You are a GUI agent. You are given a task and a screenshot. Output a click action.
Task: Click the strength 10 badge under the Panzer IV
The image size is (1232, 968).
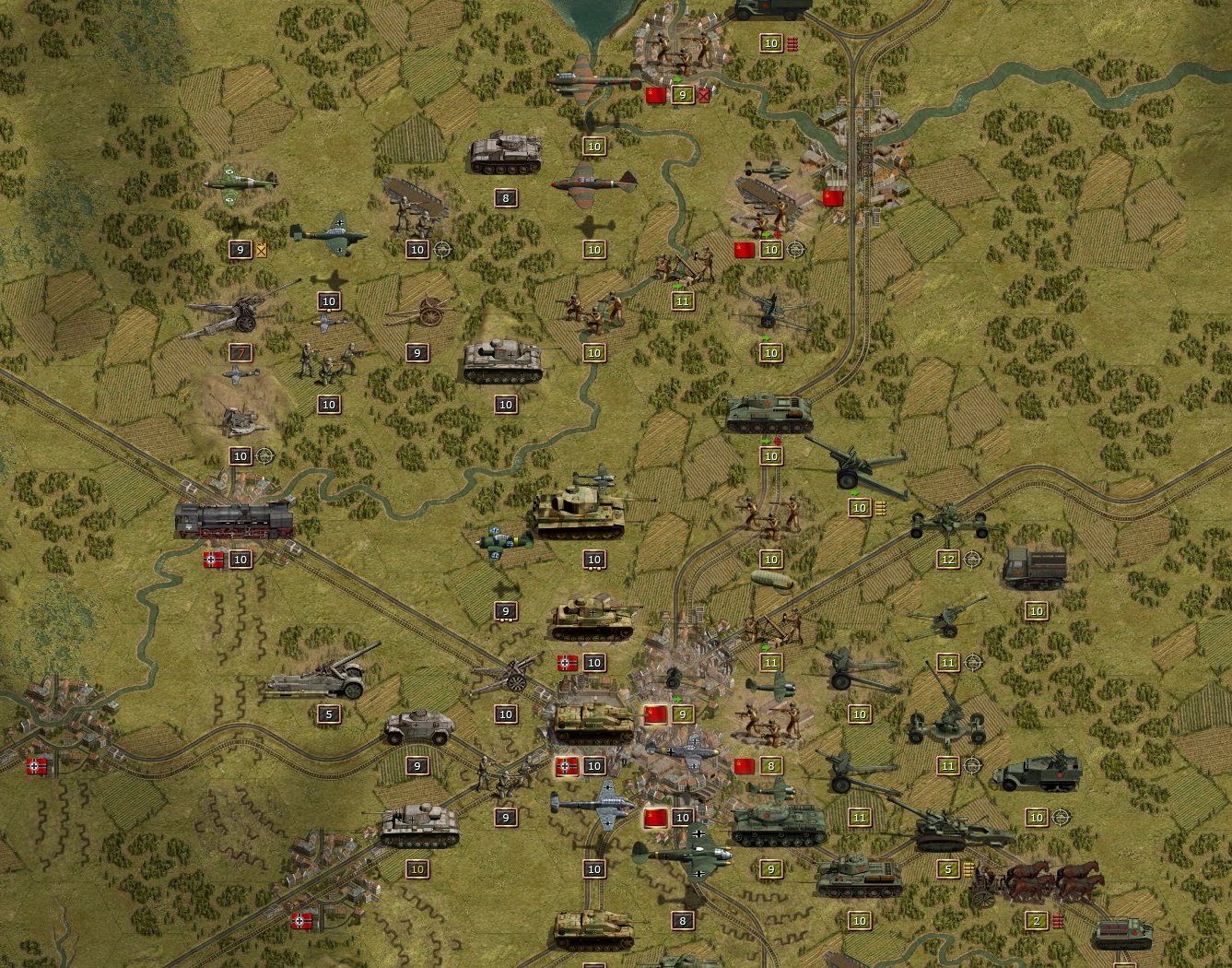505,404
